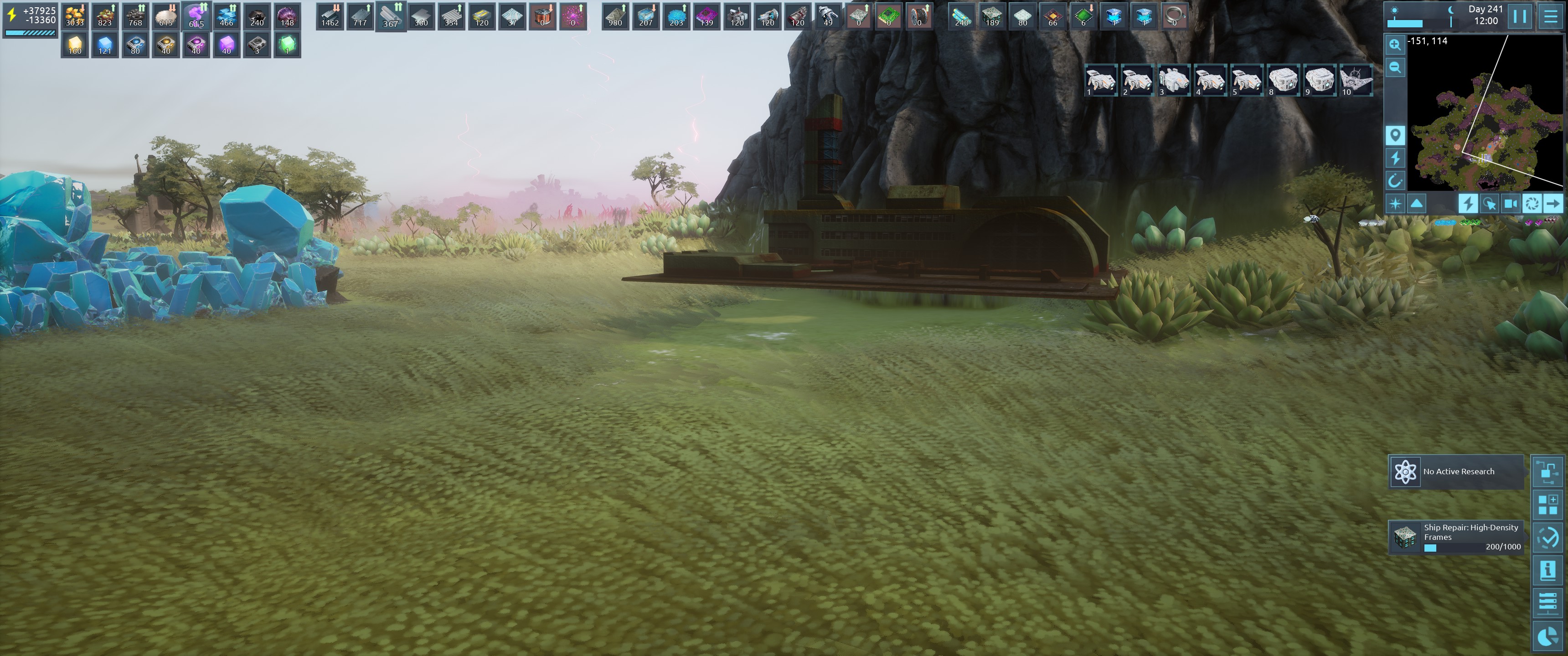Screen dimensions: 1568x656
Task: Toggle the camera view button
Action: pyautogui.click(x=1510, y=203)
